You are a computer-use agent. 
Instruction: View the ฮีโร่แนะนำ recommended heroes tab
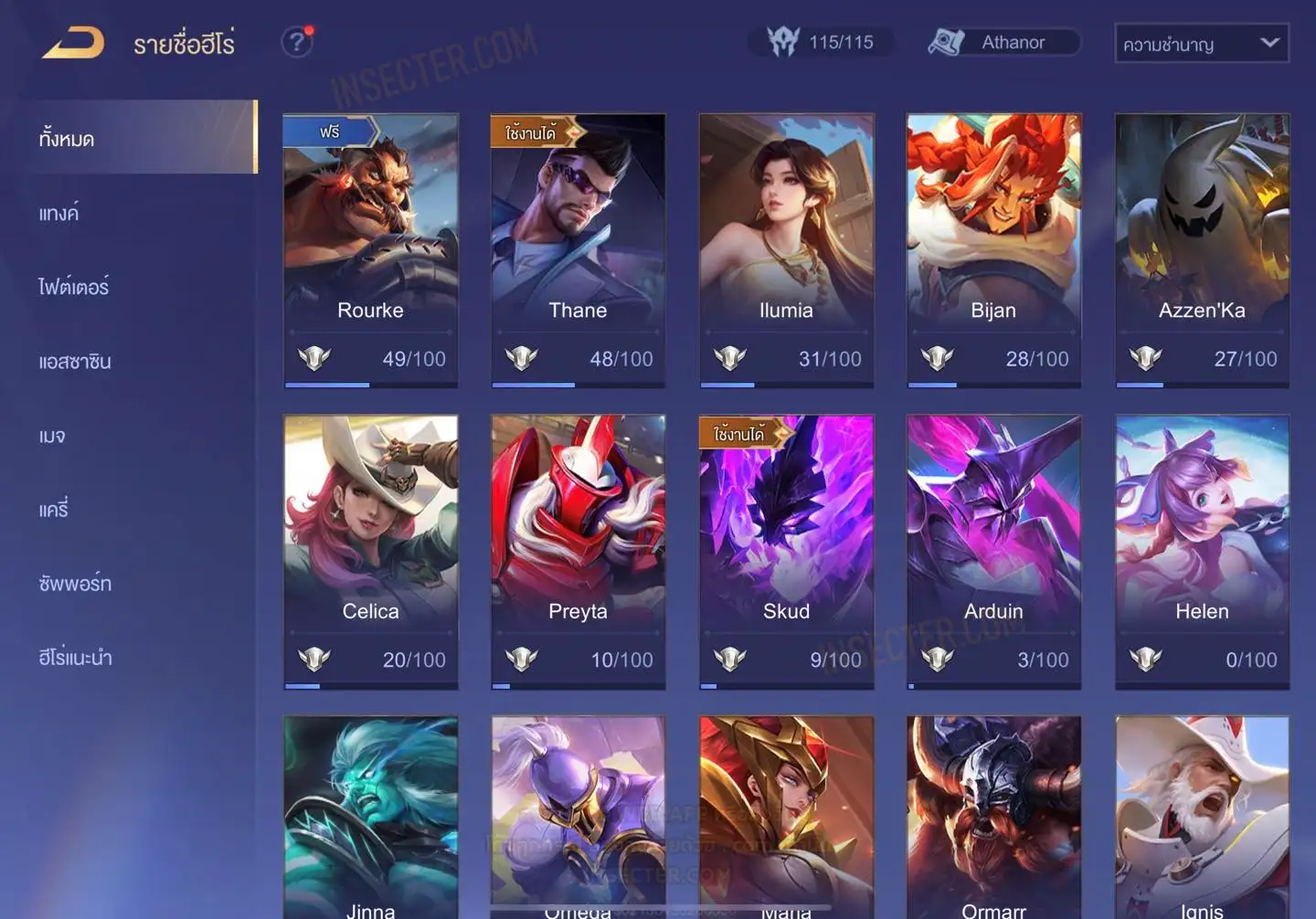[x=76, y=657]
